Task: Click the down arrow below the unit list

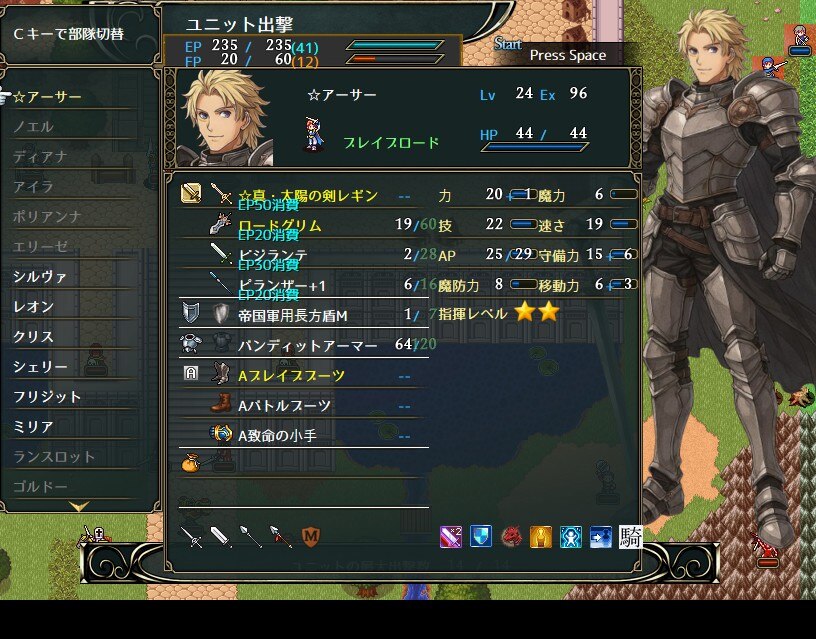Action: (80, 507)
